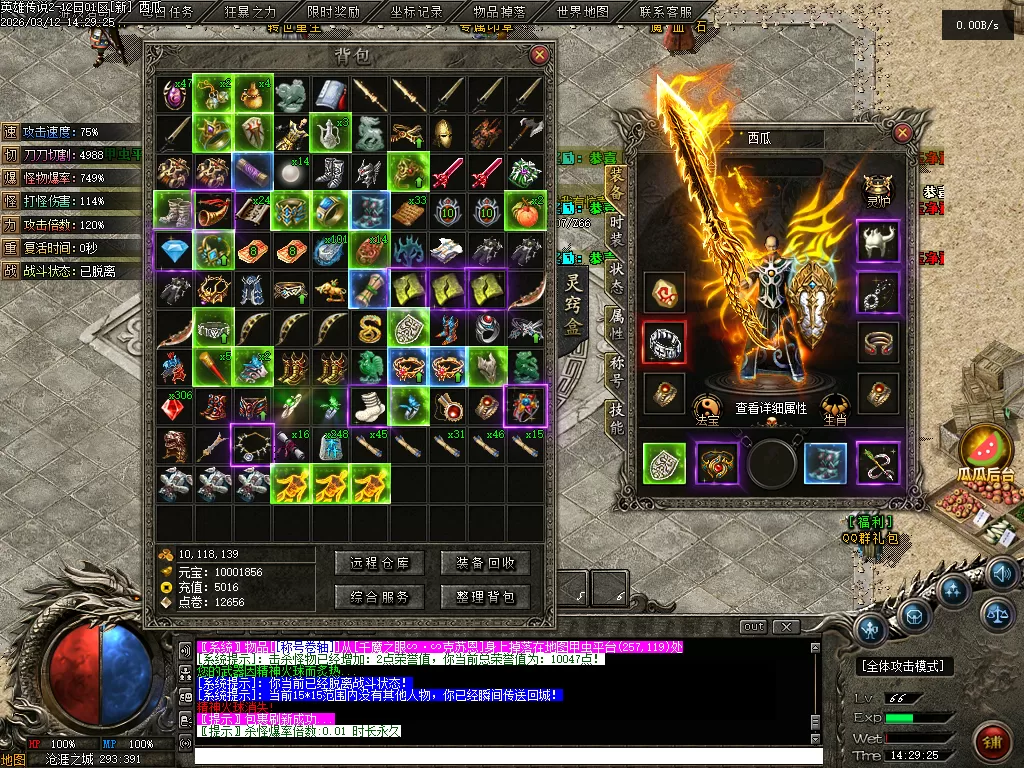Screen dimensions: 1024x768
Task: Select the 联系客服 customer service entry
Action: click(x=665, y=12)
